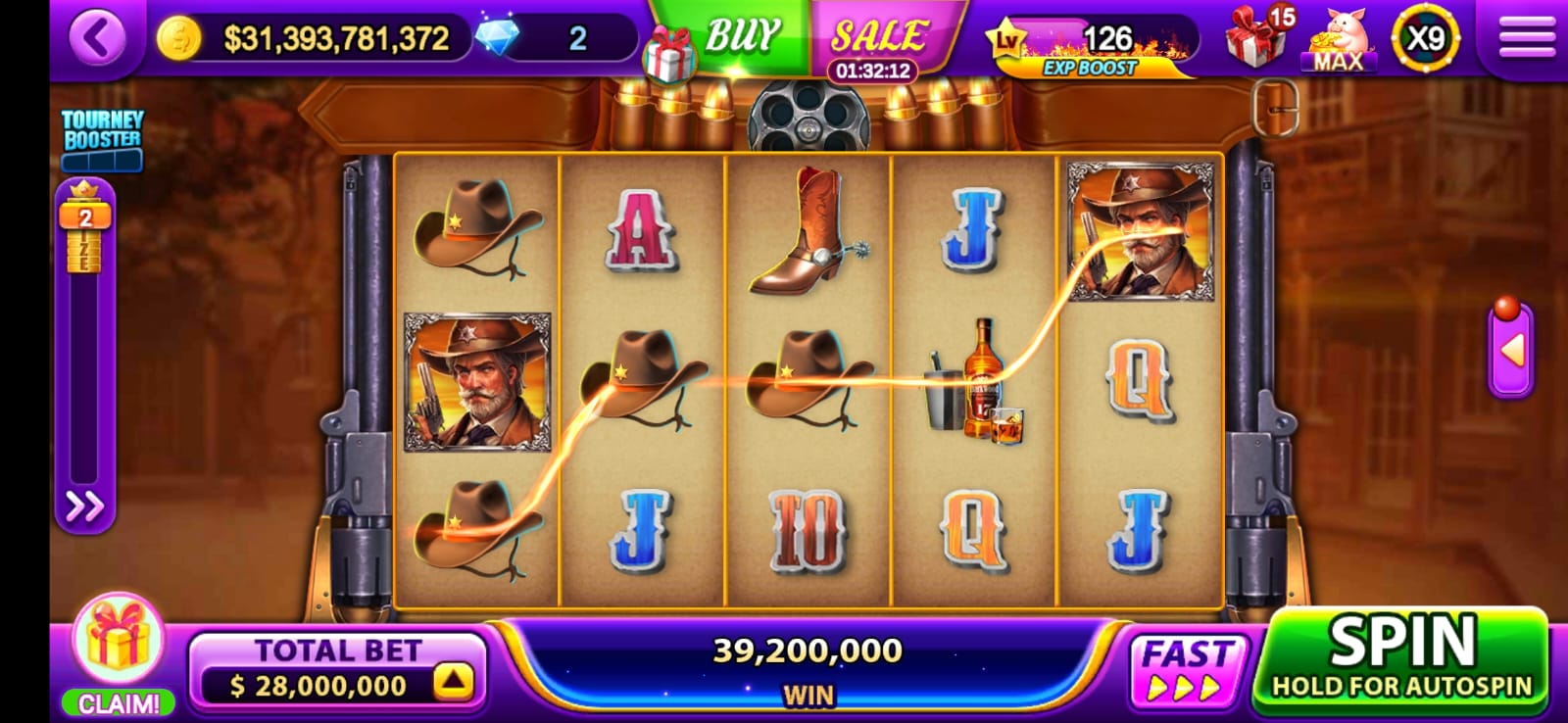Open the Tourney Booster panel

pos(102,139)
